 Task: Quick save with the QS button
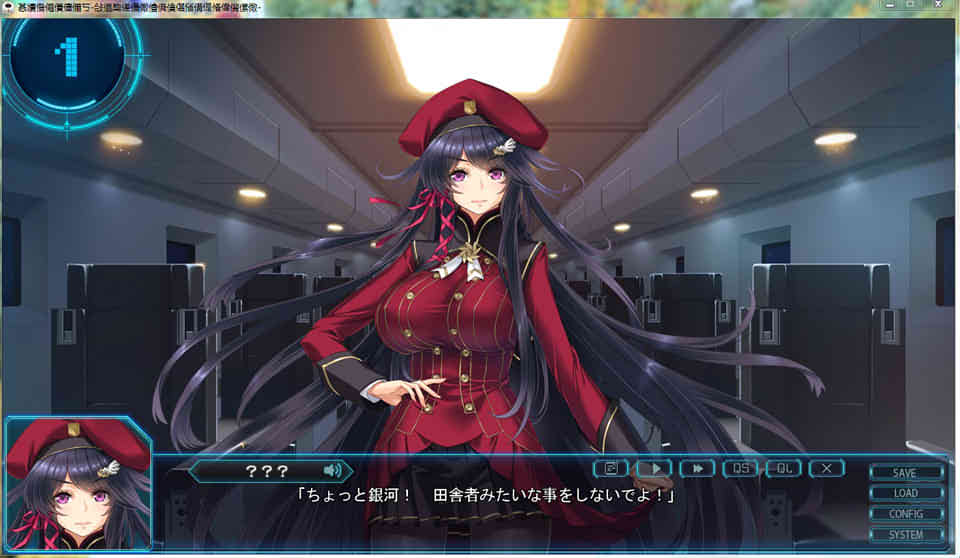[740, 468]
